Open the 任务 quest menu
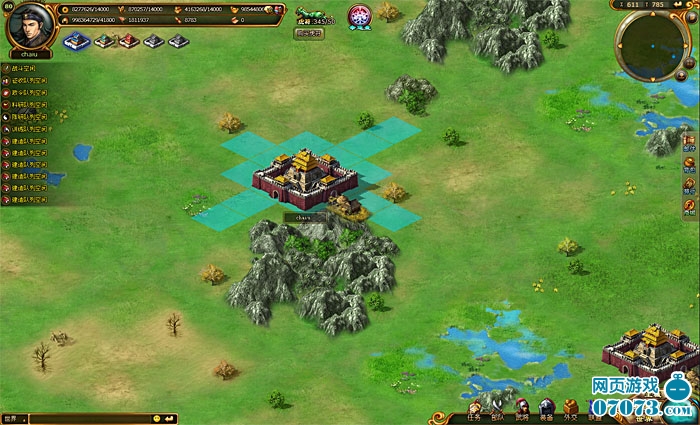Viewport: 700px width, 425px height. click(474, 412)
